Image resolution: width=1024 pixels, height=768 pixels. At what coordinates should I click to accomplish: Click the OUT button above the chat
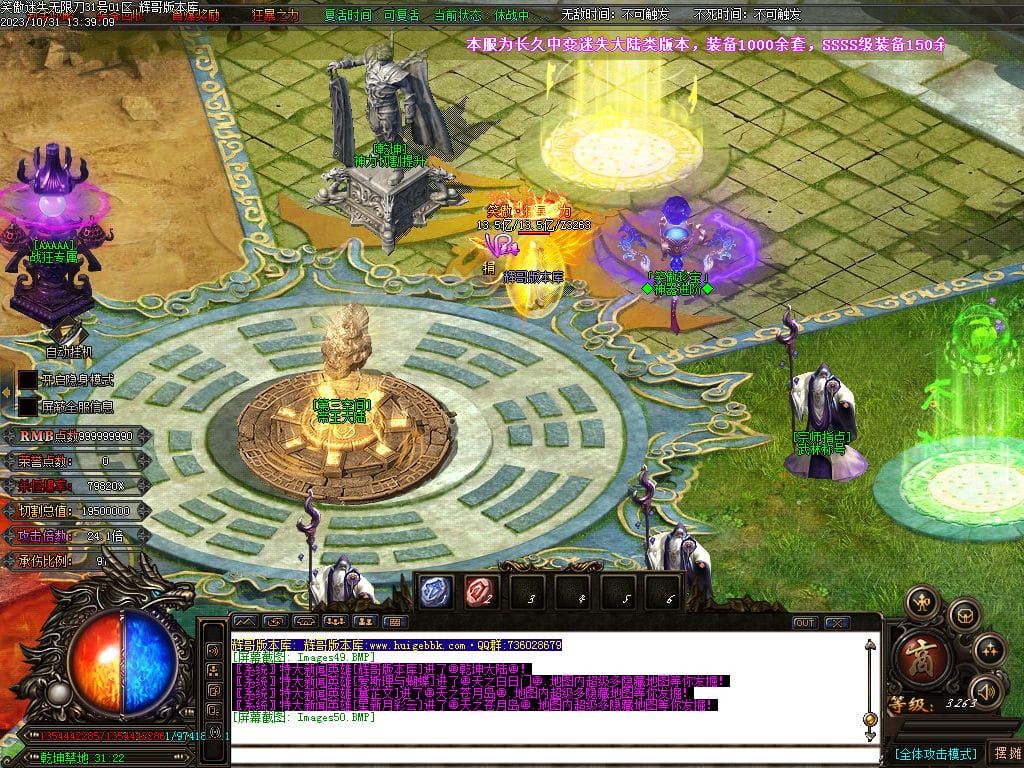(x=805, y=622)
